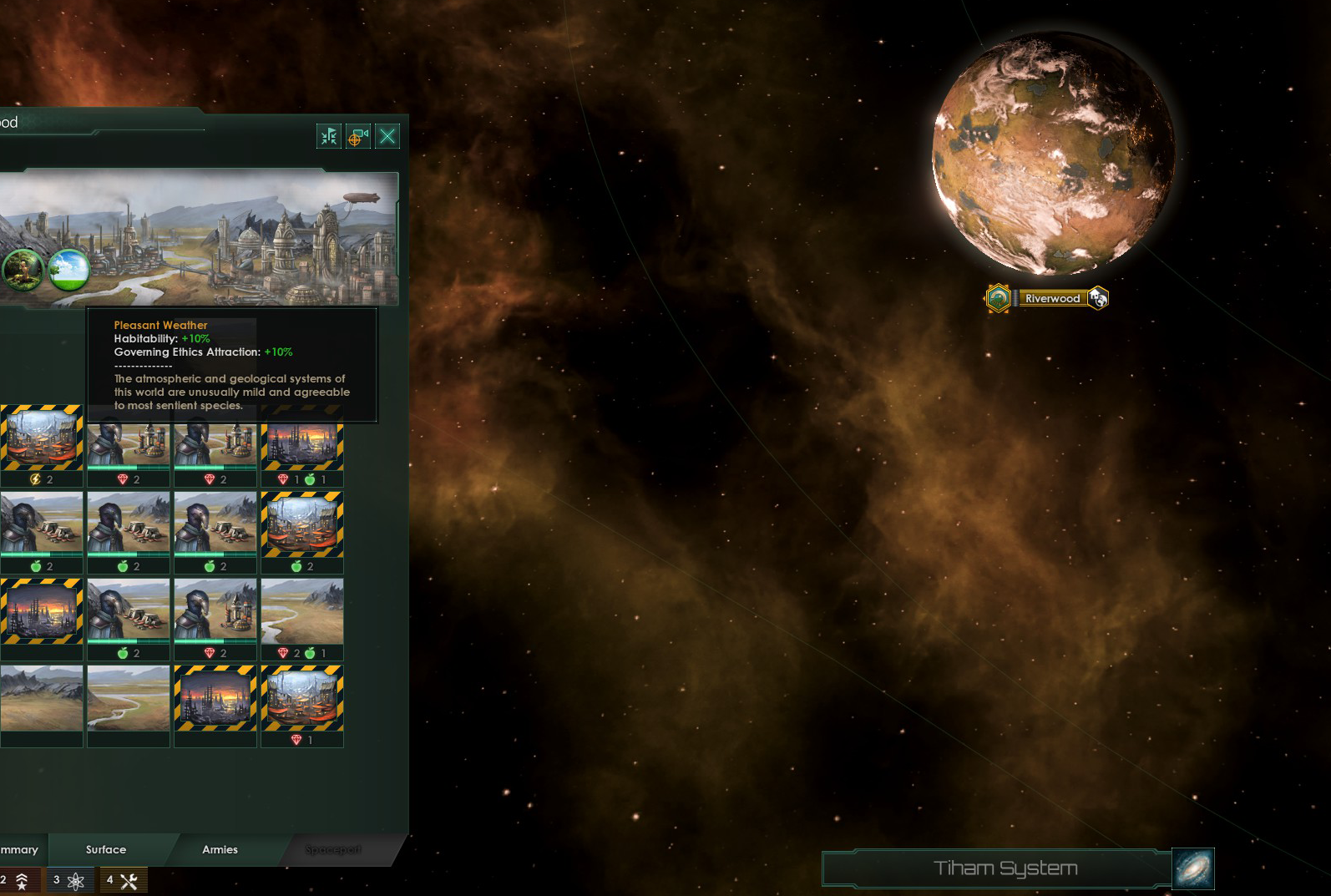The image size is (1331, 896).
Task: Click the empire emblem beside Riverwood
Action: 999,298
